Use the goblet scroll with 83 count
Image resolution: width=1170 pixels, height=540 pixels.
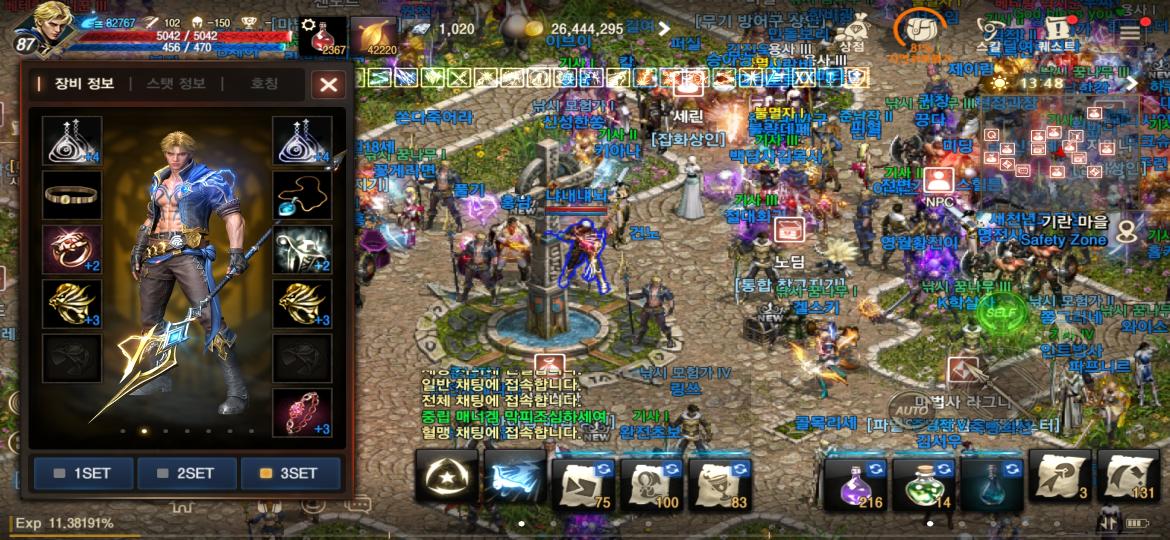tap(719, 480)
